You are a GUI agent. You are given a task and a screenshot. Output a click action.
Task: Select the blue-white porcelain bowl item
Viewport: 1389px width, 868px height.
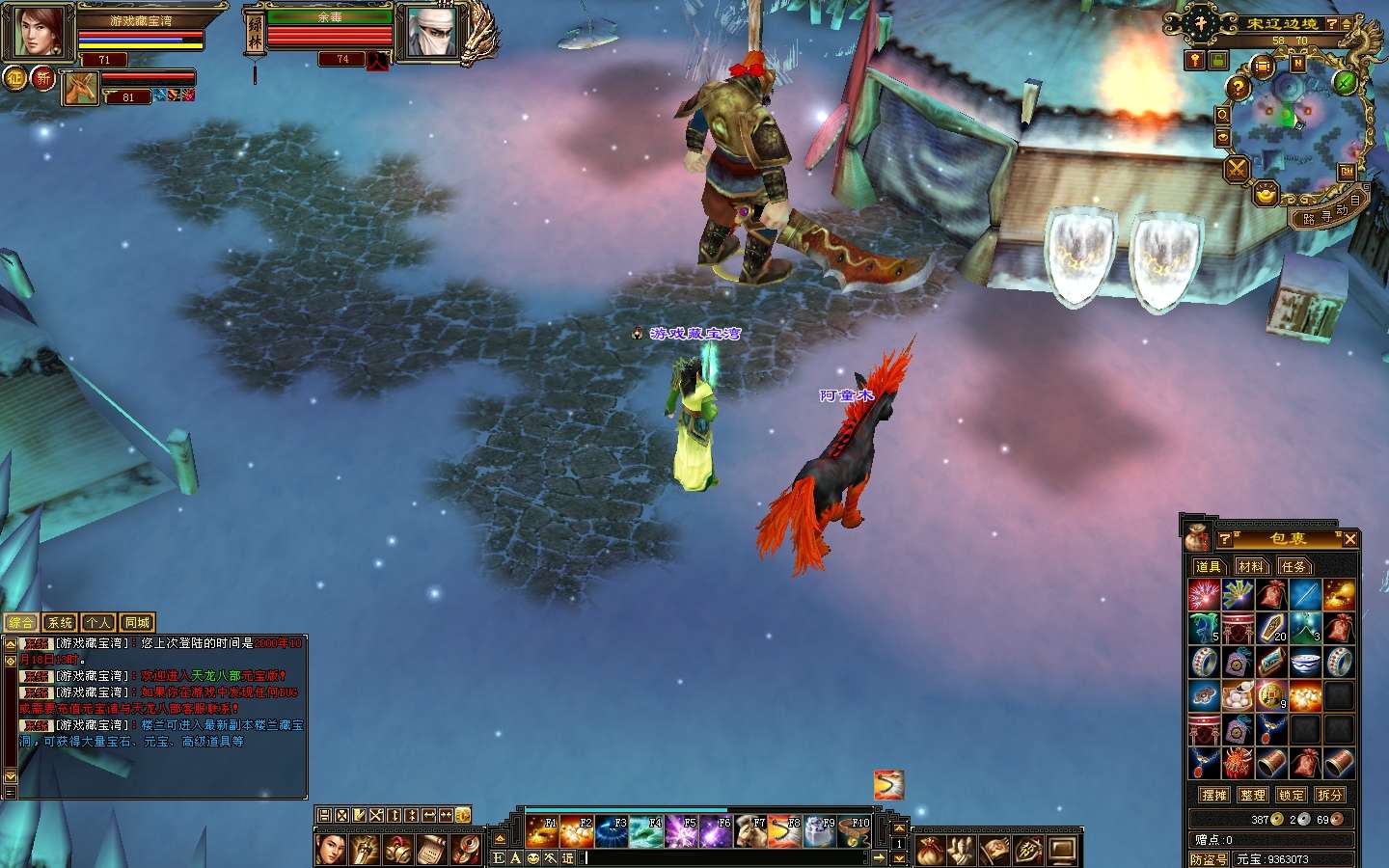point(1304,662)
